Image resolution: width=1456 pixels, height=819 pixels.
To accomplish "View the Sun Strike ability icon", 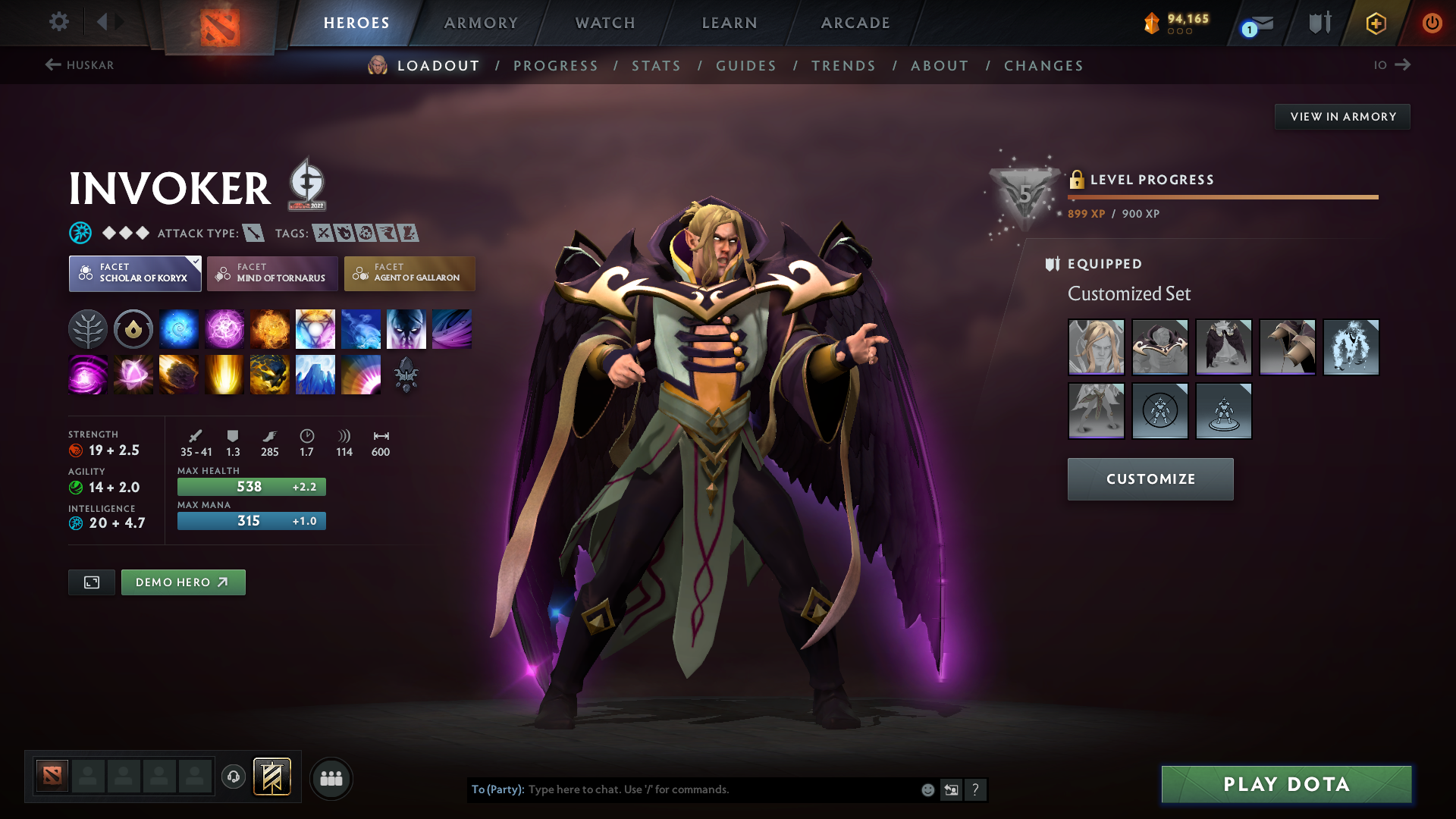I will (x=224, y=374).
